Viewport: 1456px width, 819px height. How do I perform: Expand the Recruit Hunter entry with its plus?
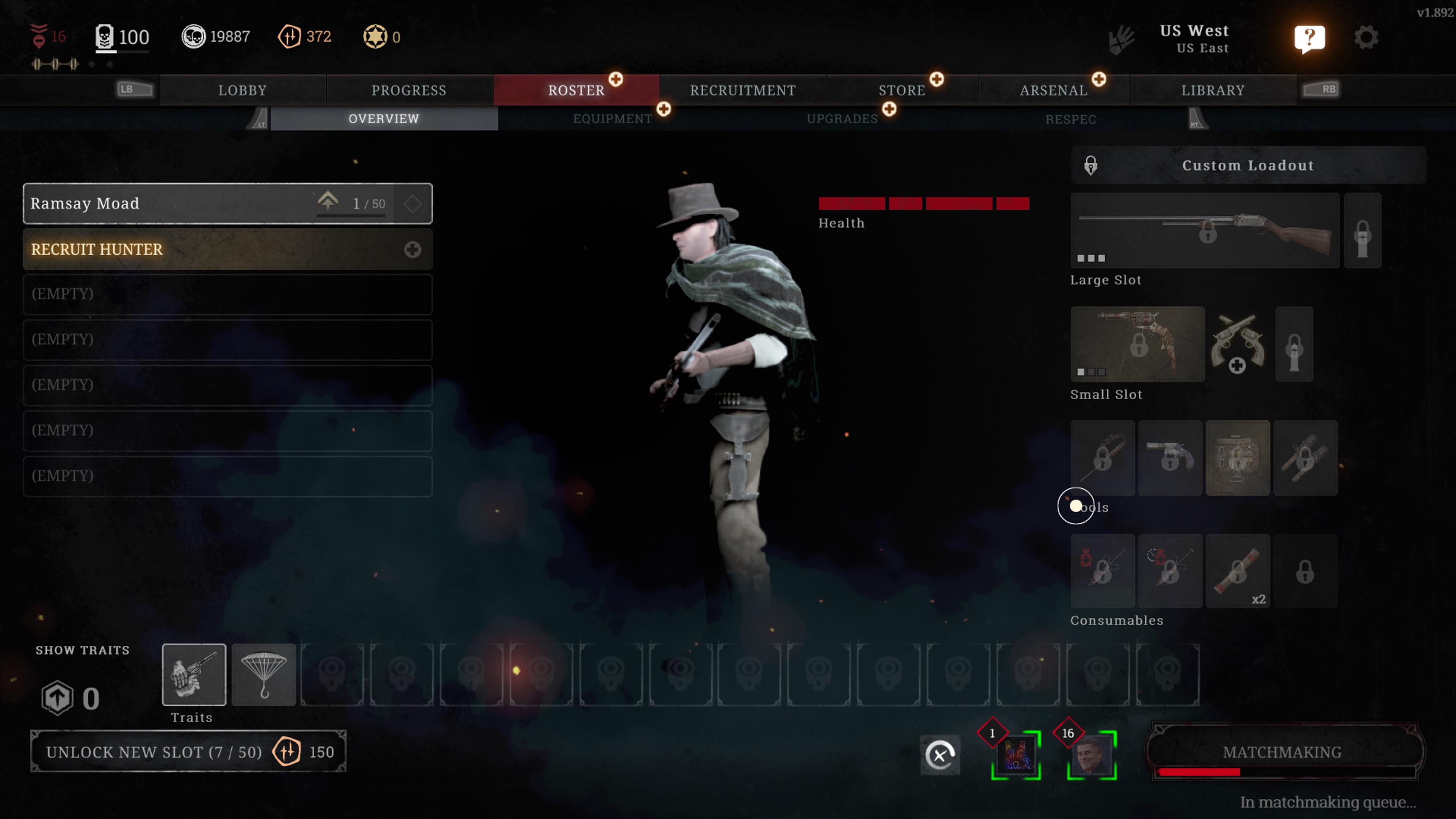413,249
